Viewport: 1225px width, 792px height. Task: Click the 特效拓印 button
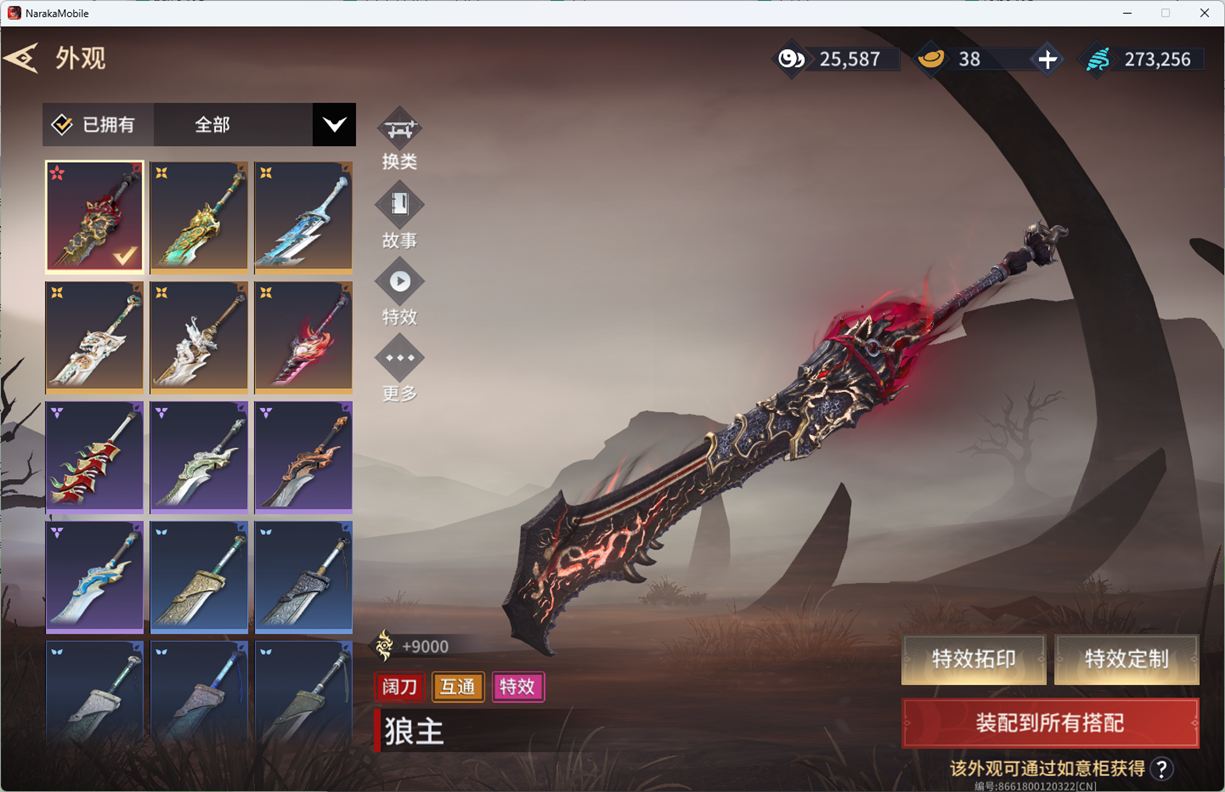[973, 659]
